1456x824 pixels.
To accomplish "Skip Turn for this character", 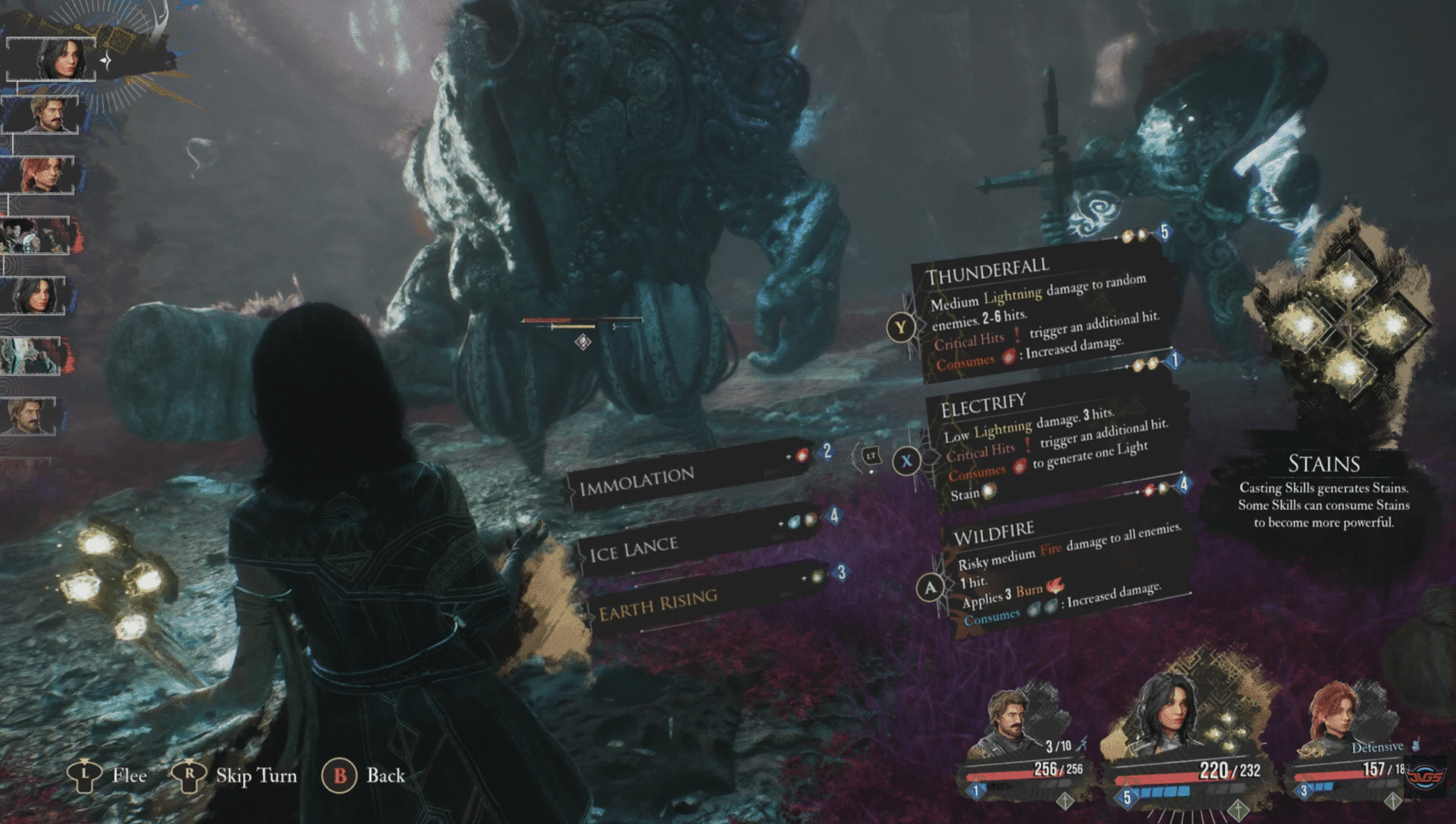I will [237, 776].
